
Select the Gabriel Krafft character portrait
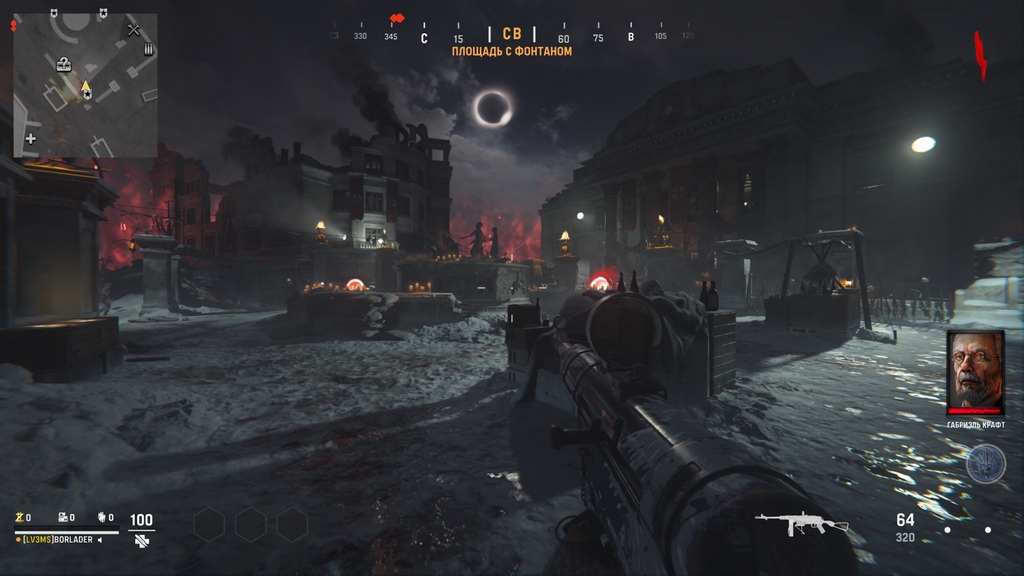[x=975, y=372]
